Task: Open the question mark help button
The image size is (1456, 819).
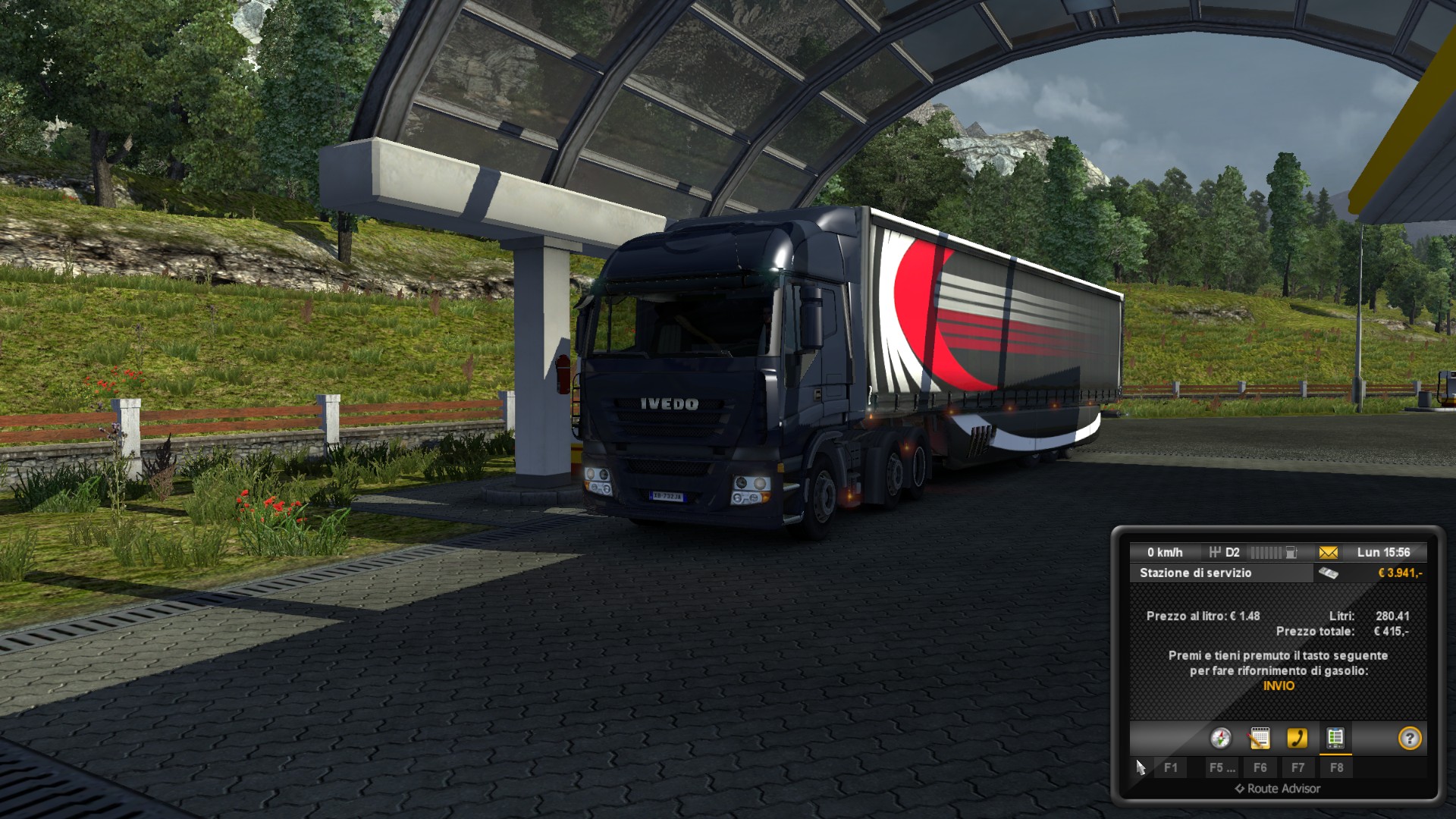Action: pyautogui.click(x=1409, y=738)
